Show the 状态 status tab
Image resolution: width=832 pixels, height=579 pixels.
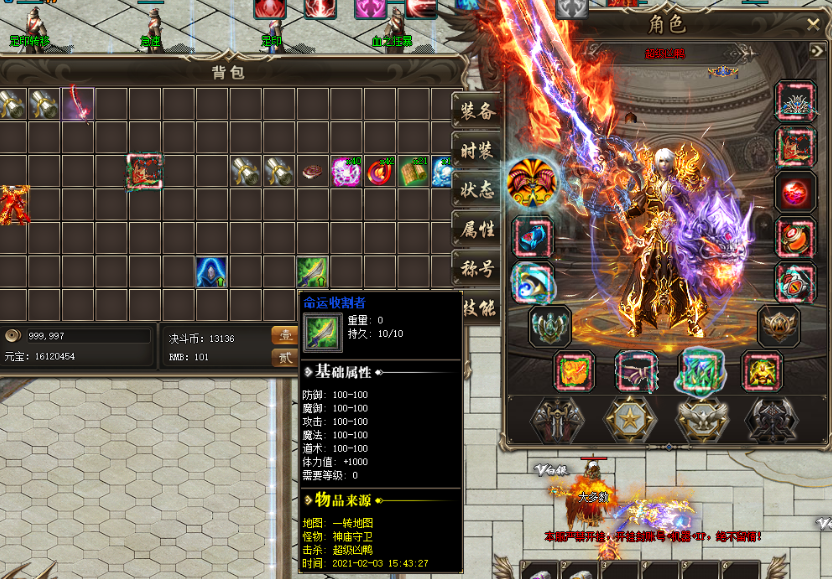pos(476,189)
